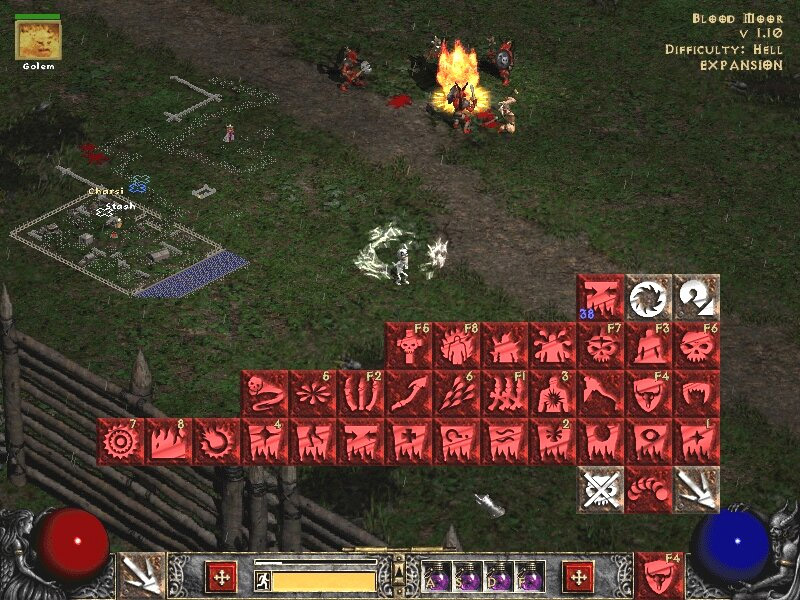Select the fanged jaw skill

(697, 393)
